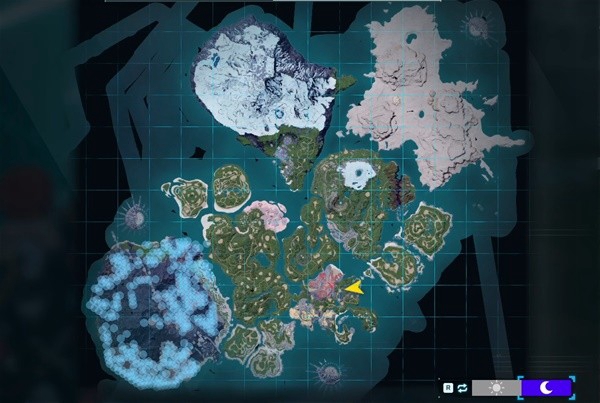Select the moon night view option
Screen dimensions: 600x403
545,387
